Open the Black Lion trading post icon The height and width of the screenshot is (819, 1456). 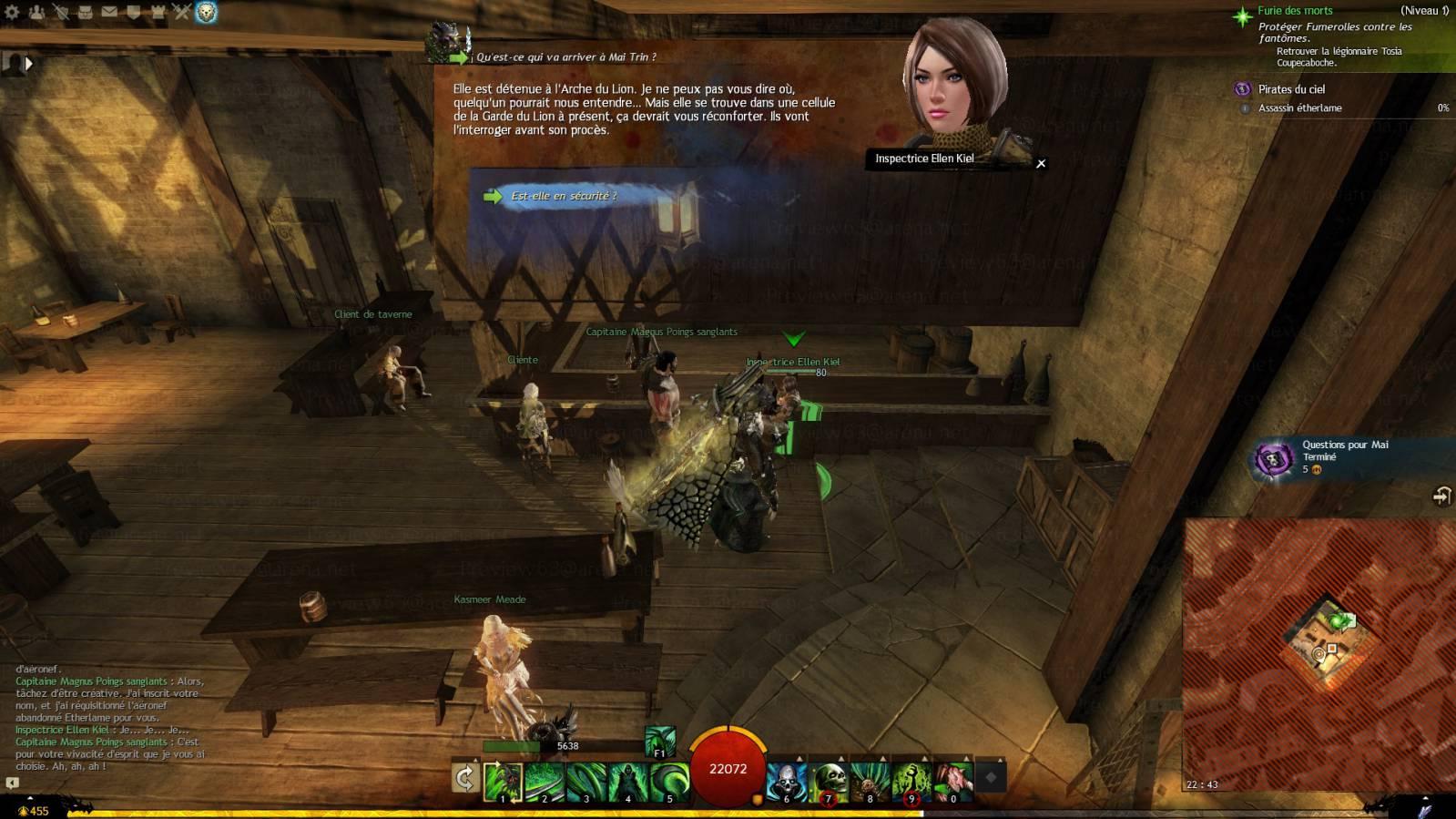(x=207, y=12)
